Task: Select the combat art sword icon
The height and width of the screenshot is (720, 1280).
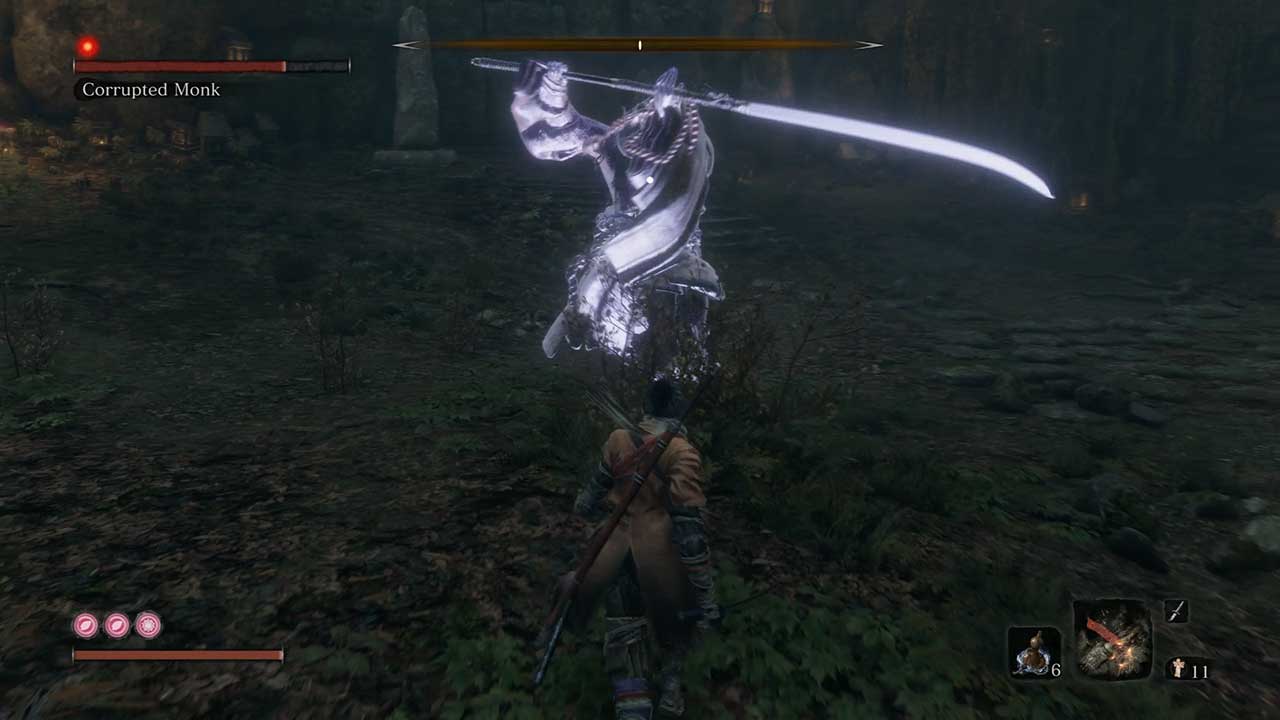Action: (1176, 611)
